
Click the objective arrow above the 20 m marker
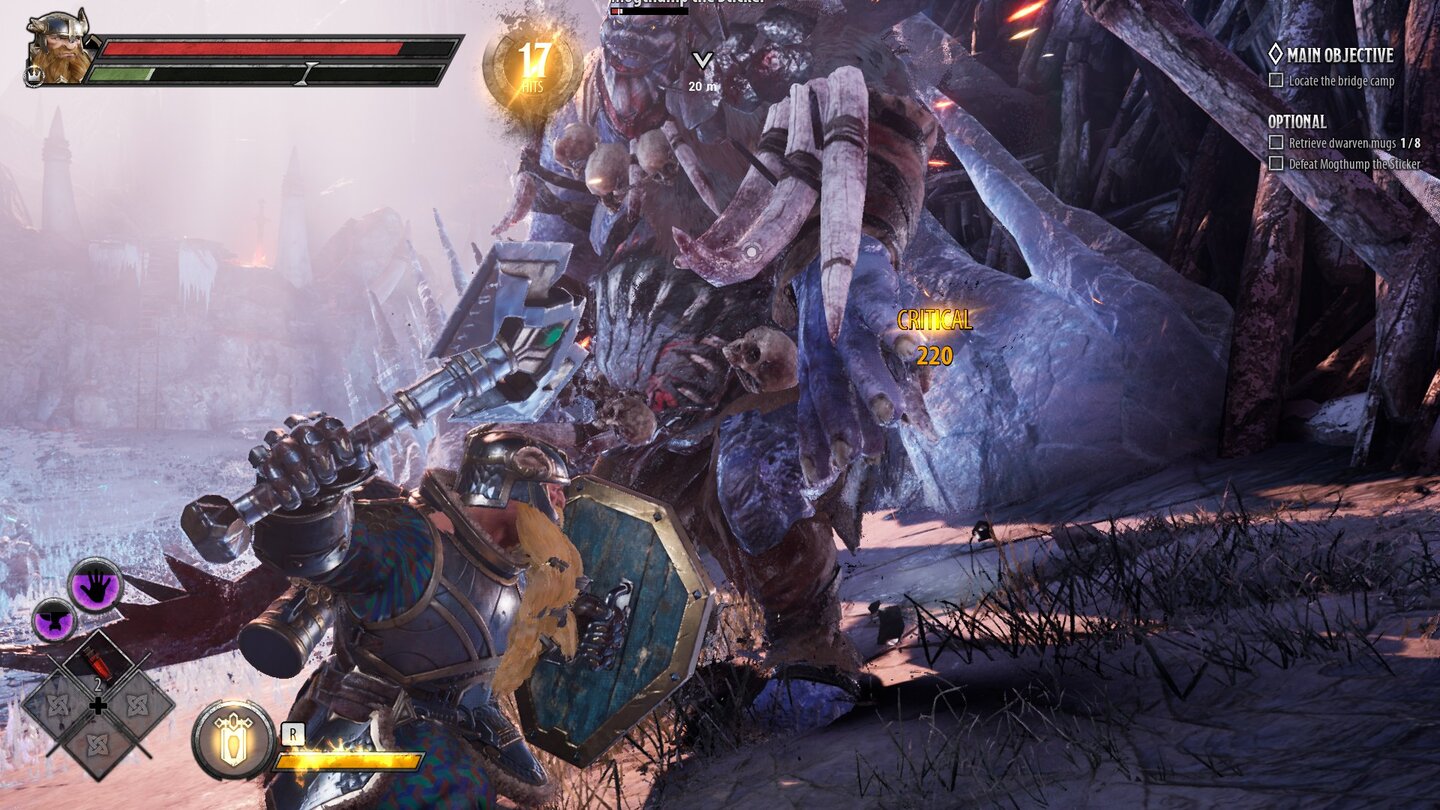[702, 60]
